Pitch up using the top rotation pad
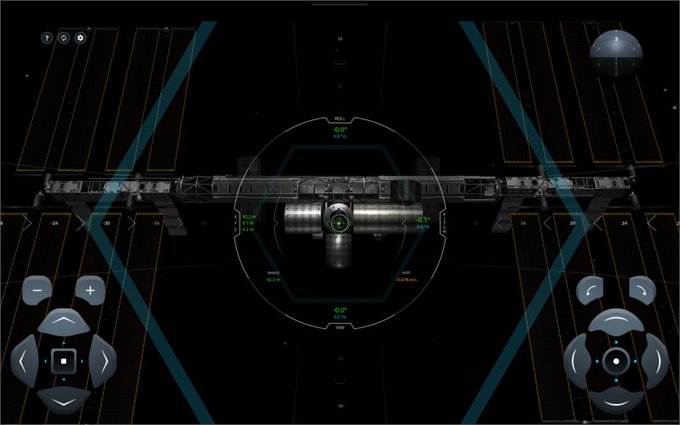This screenshot has height=425, width=680. coord(616,322)
